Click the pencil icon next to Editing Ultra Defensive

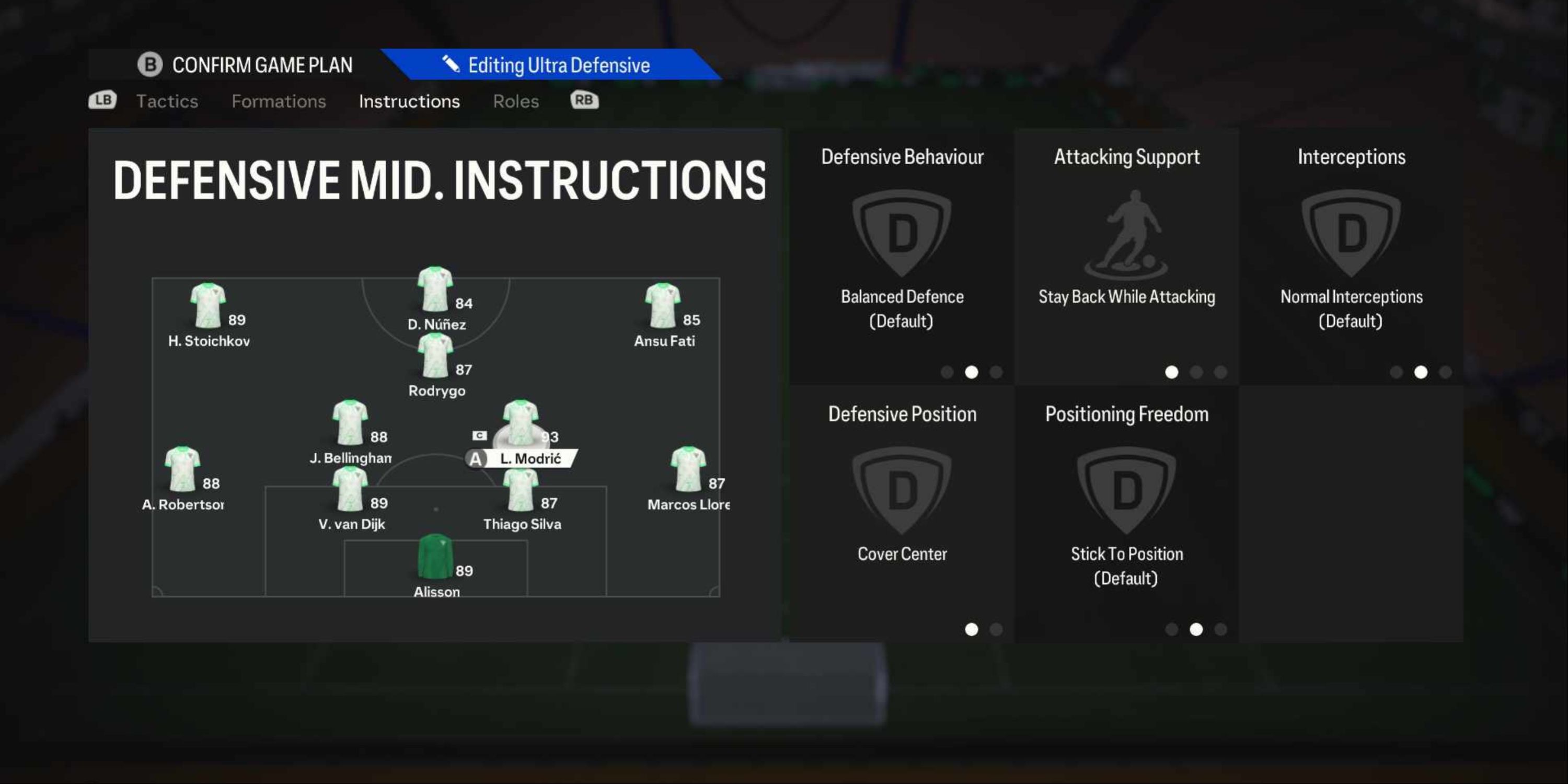point(452,64)
